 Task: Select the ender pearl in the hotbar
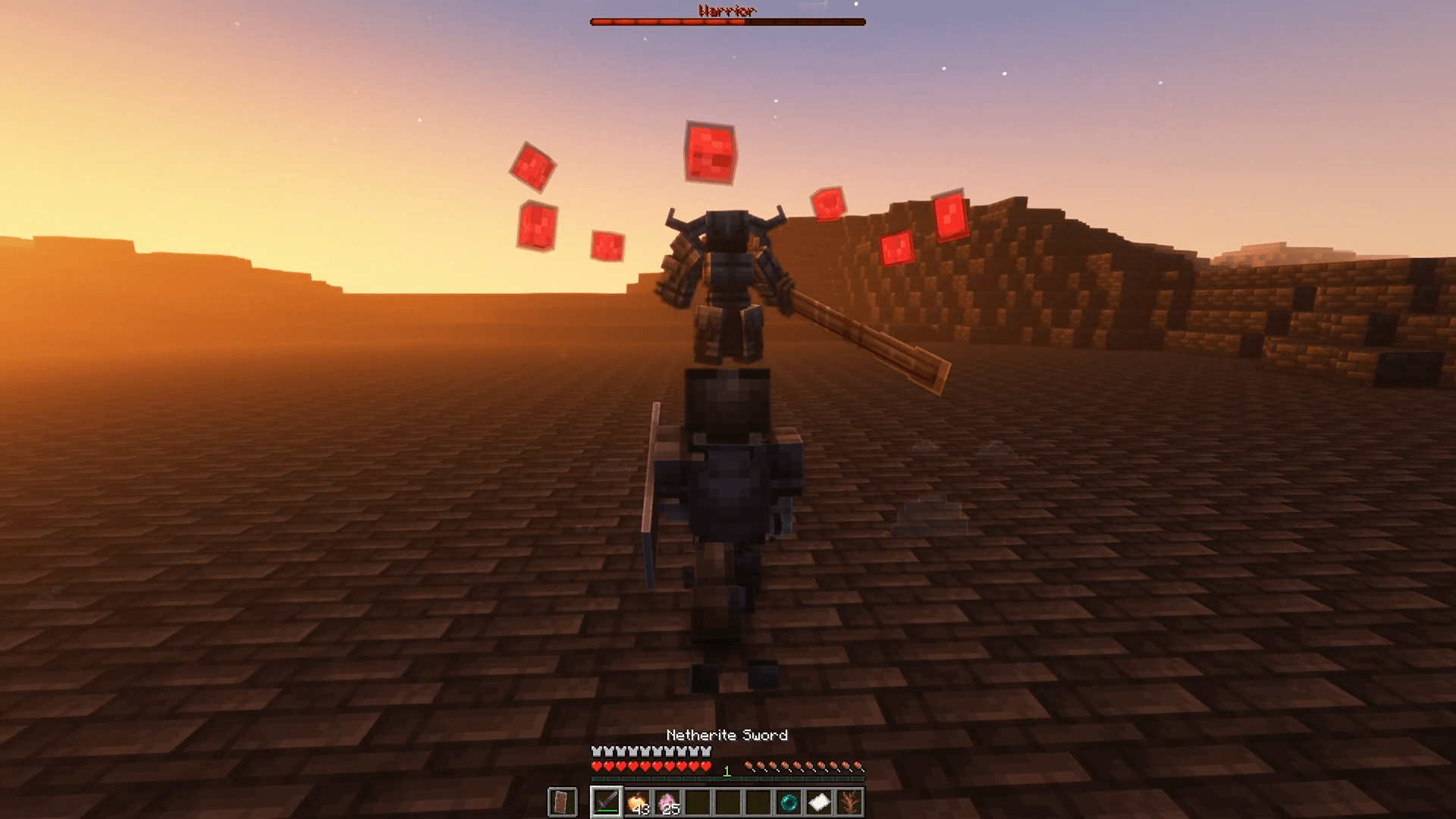pyautogui.click(x=790, y=800)
